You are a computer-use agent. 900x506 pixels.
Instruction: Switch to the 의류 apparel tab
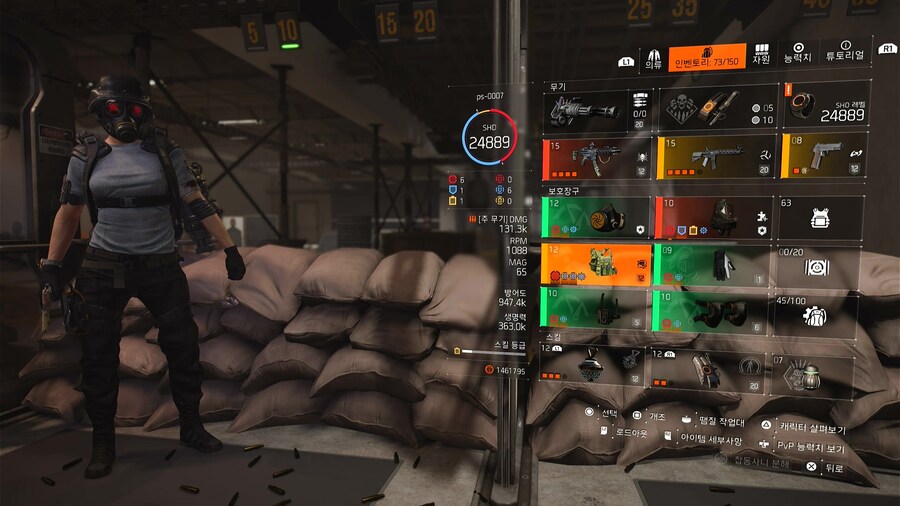(x=653, y=56)
